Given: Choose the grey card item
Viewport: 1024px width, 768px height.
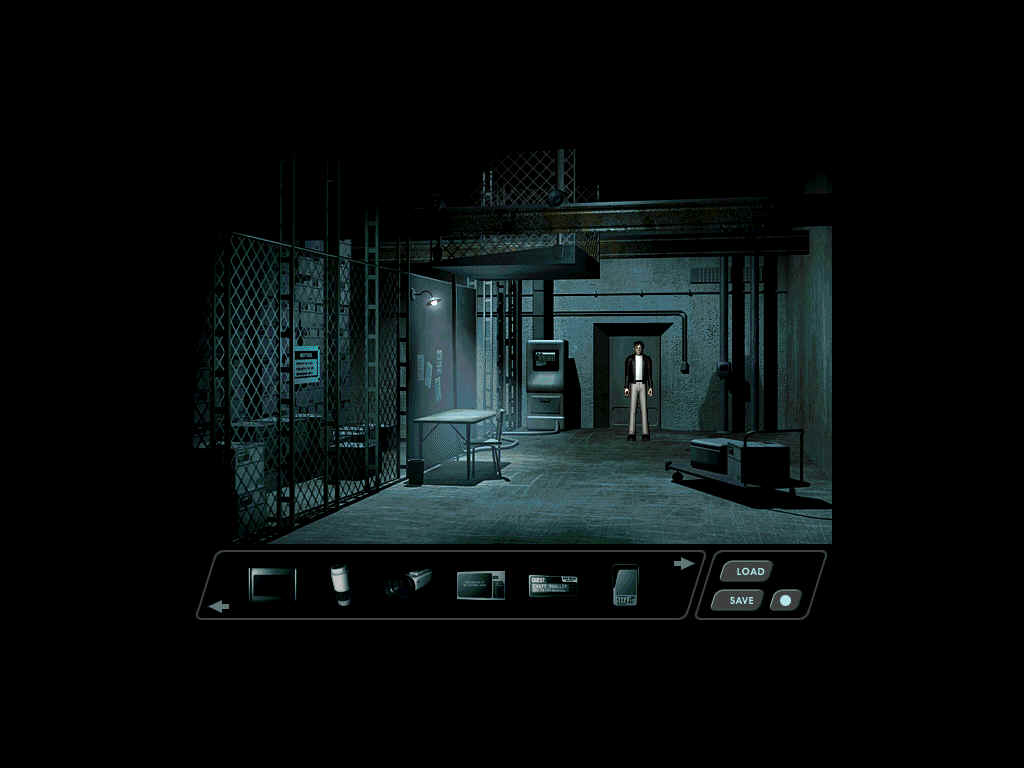Looking at the screenshot, I should 480,585.
